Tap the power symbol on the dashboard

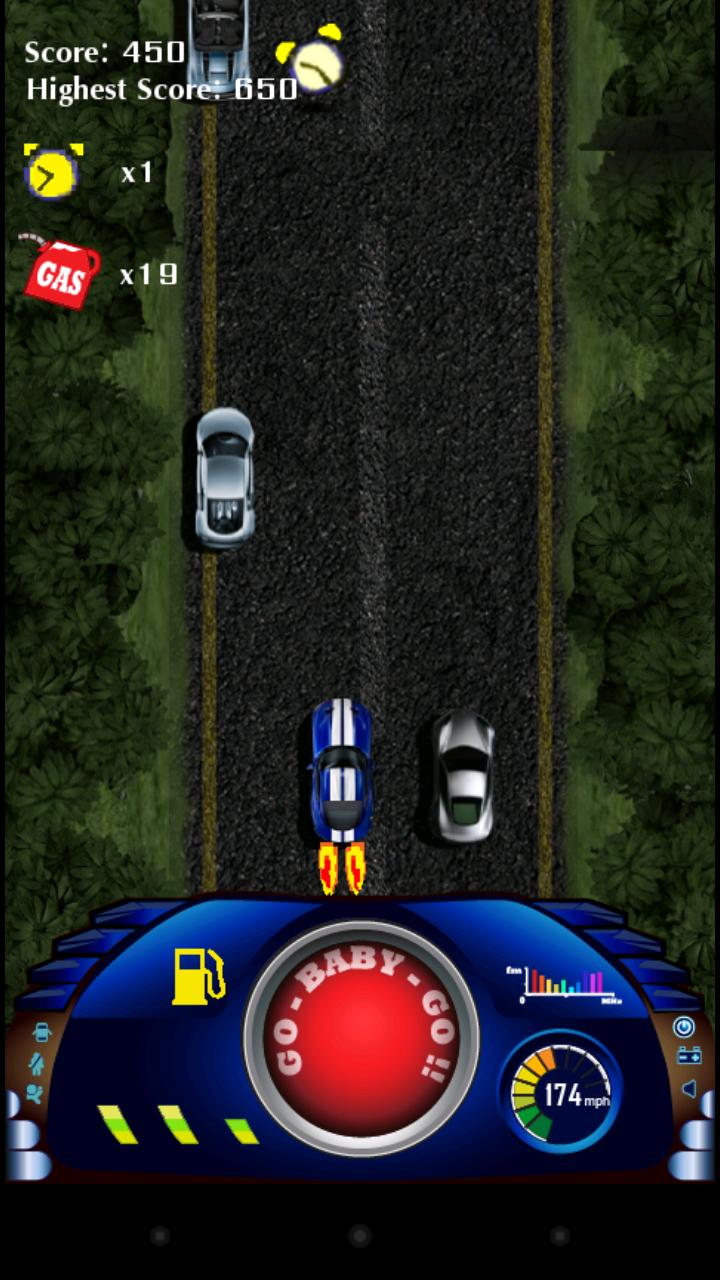pos(684,1027)
